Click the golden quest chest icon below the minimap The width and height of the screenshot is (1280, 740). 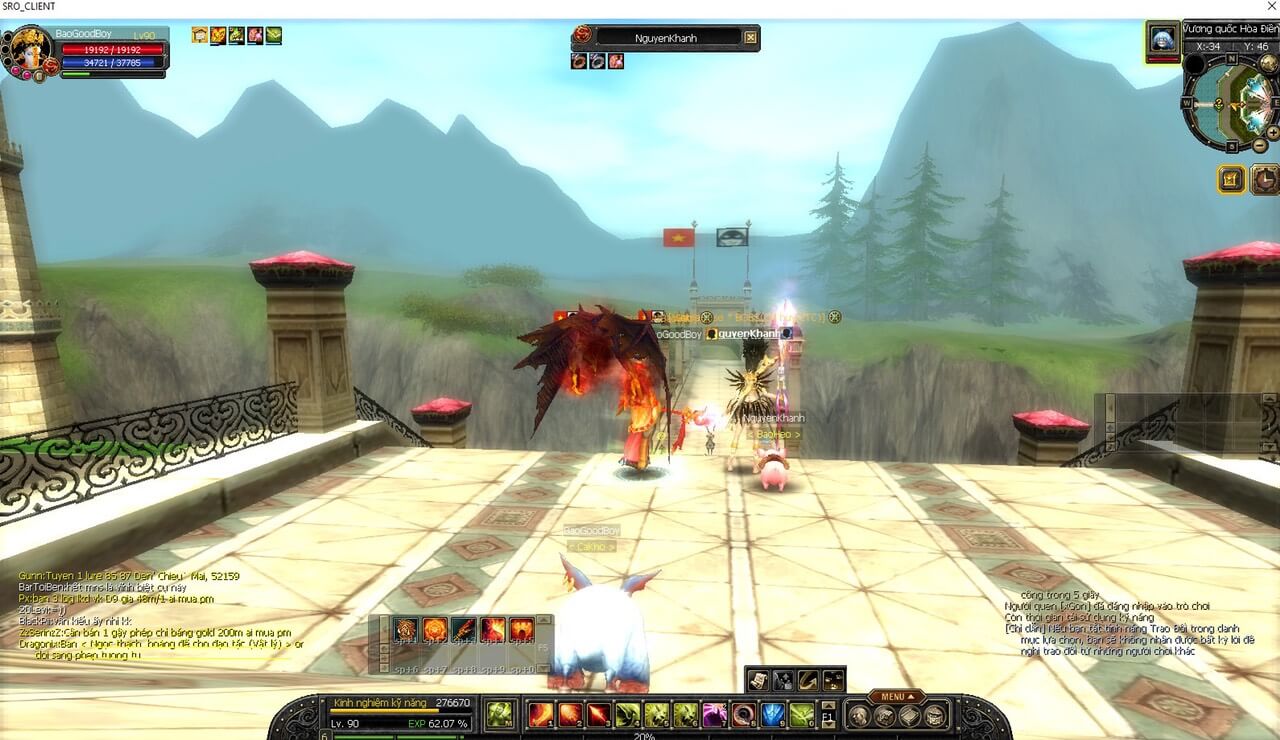(1231, 179)
